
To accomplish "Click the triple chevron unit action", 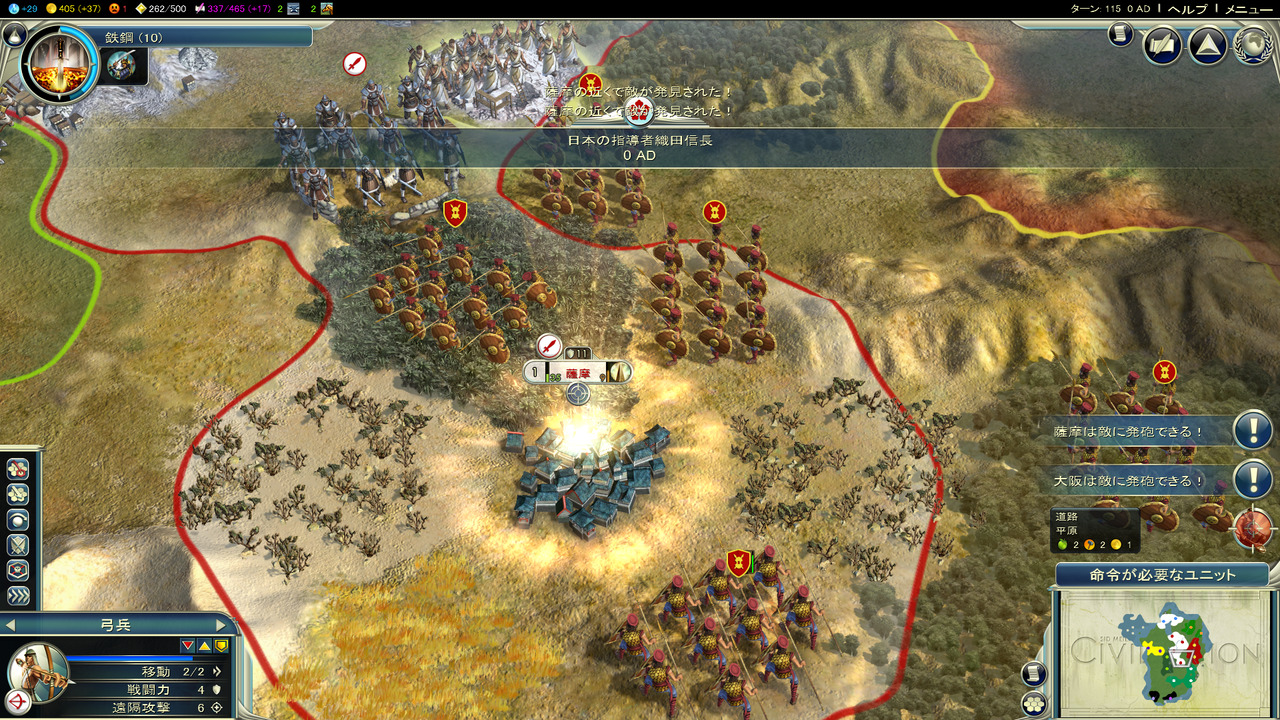I will pos(18,596).
